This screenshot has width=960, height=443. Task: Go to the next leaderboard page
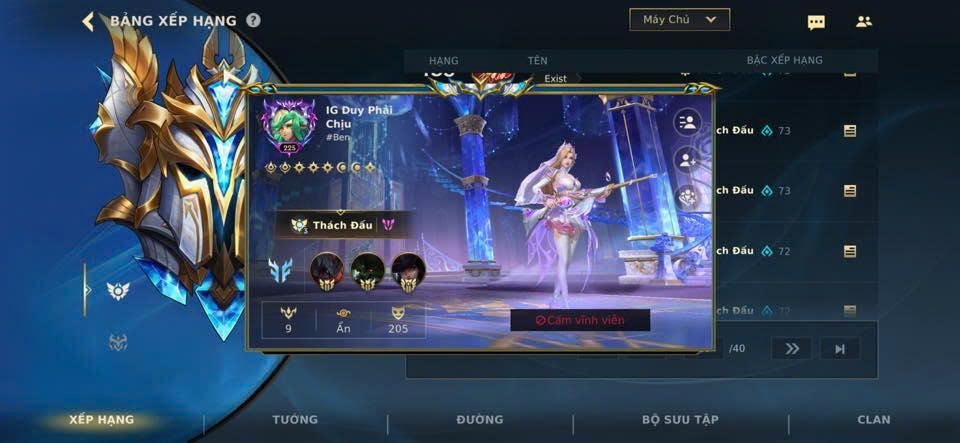(x=791, y=348)
